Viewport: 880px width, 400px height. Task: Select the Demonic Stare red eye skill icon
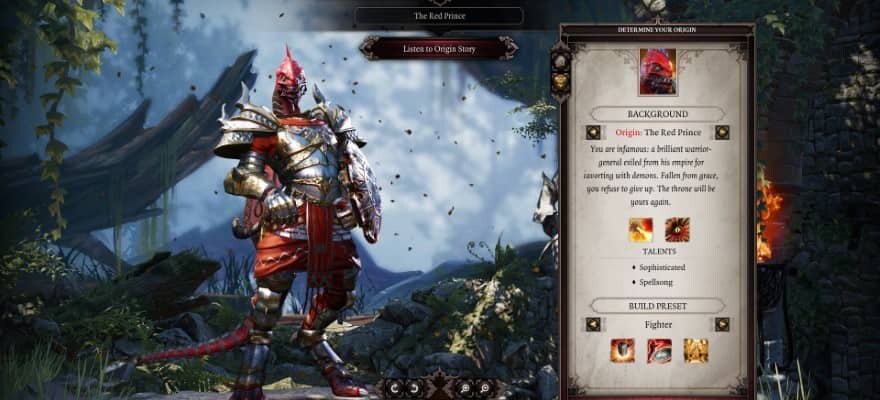[x=677, y=230]
